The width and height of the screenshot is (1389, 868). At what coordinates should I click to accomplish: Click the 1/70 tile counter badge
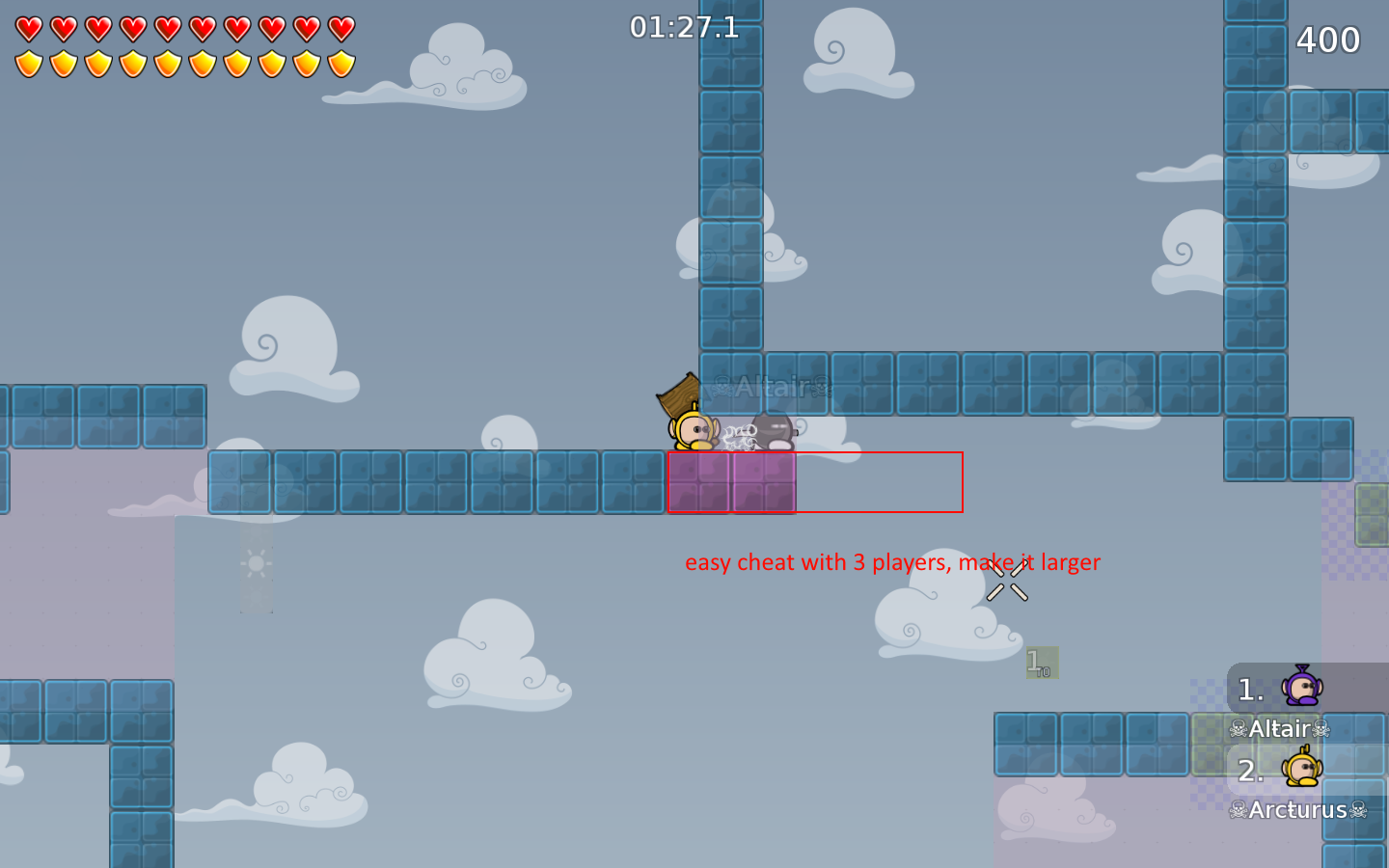(1040, 662)
